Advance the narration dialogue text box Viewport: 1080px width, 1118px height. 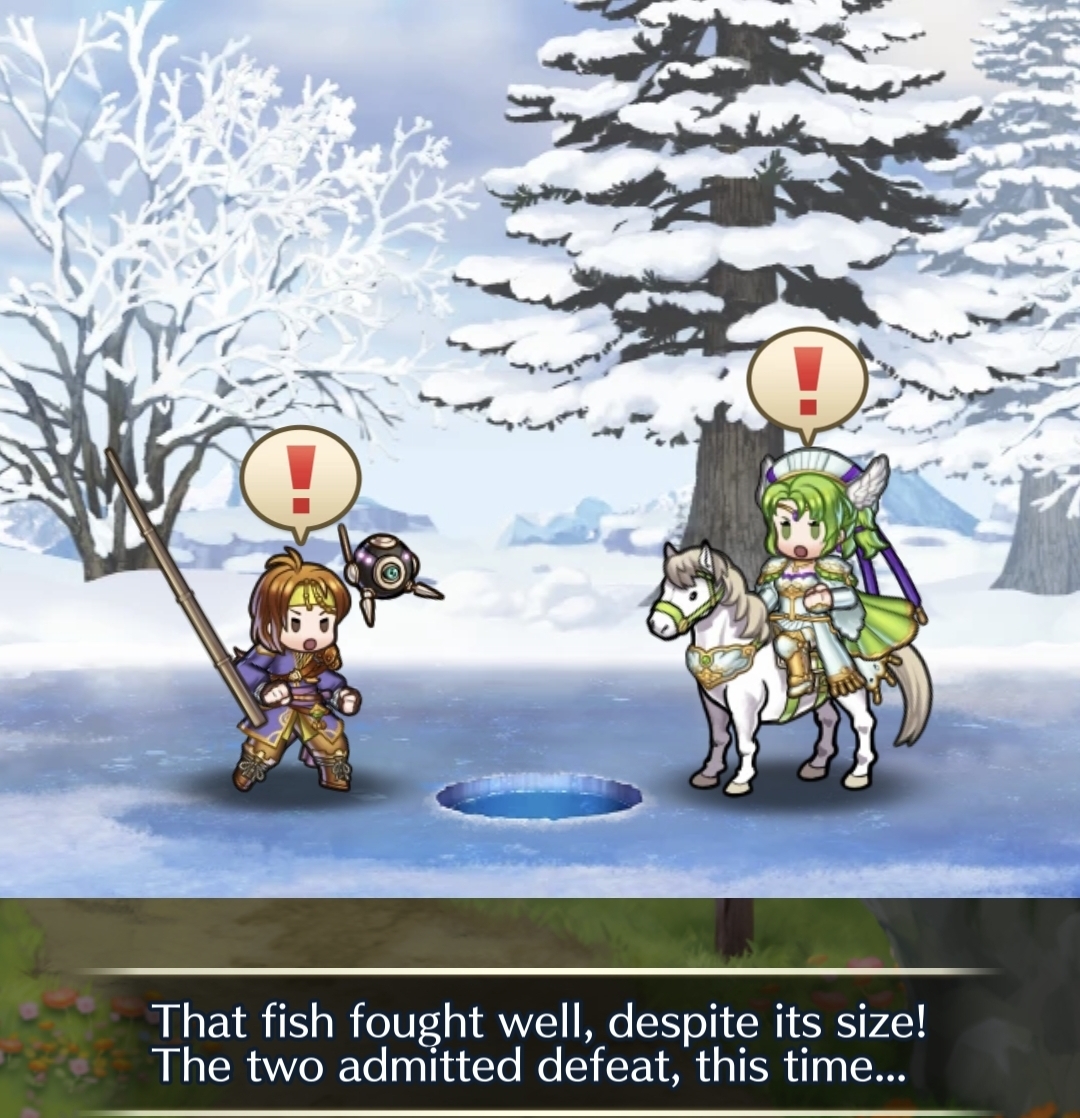(x=540, y=1042)
